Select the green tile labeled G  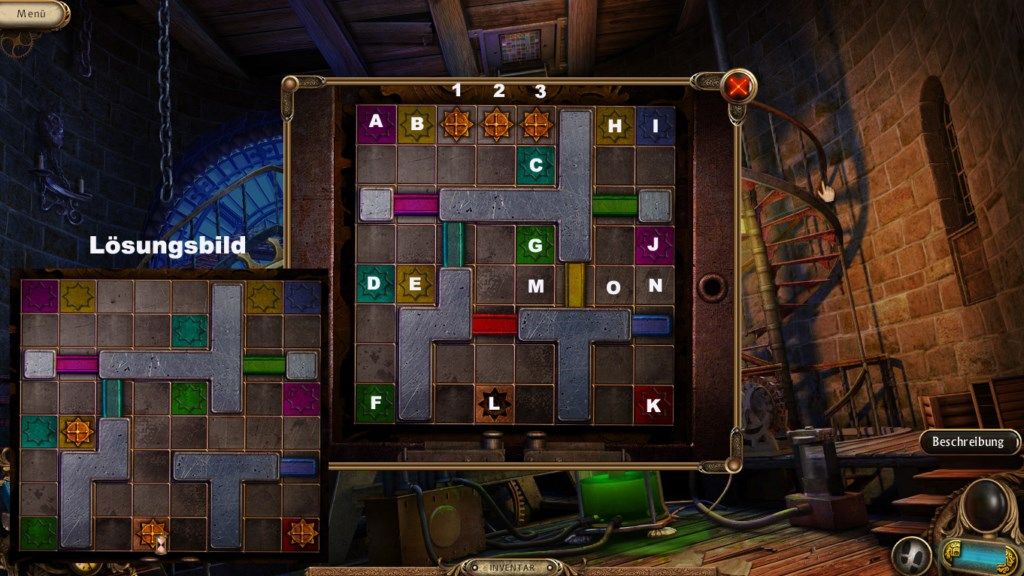click(x=536, y=244)
